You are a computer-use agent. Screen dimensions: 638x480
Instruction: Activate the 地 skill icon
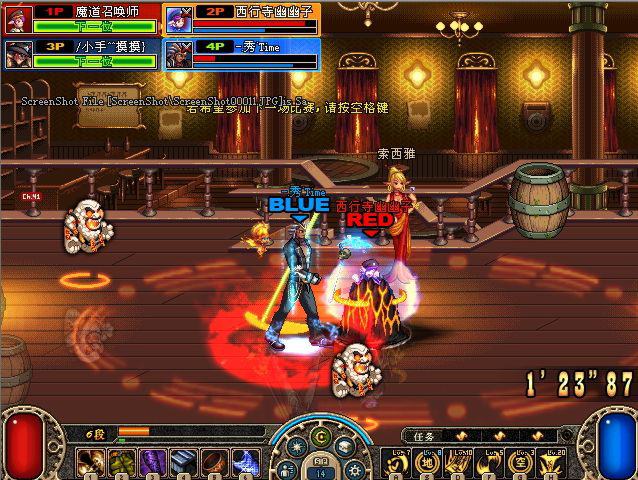click(x=425, y=464)
